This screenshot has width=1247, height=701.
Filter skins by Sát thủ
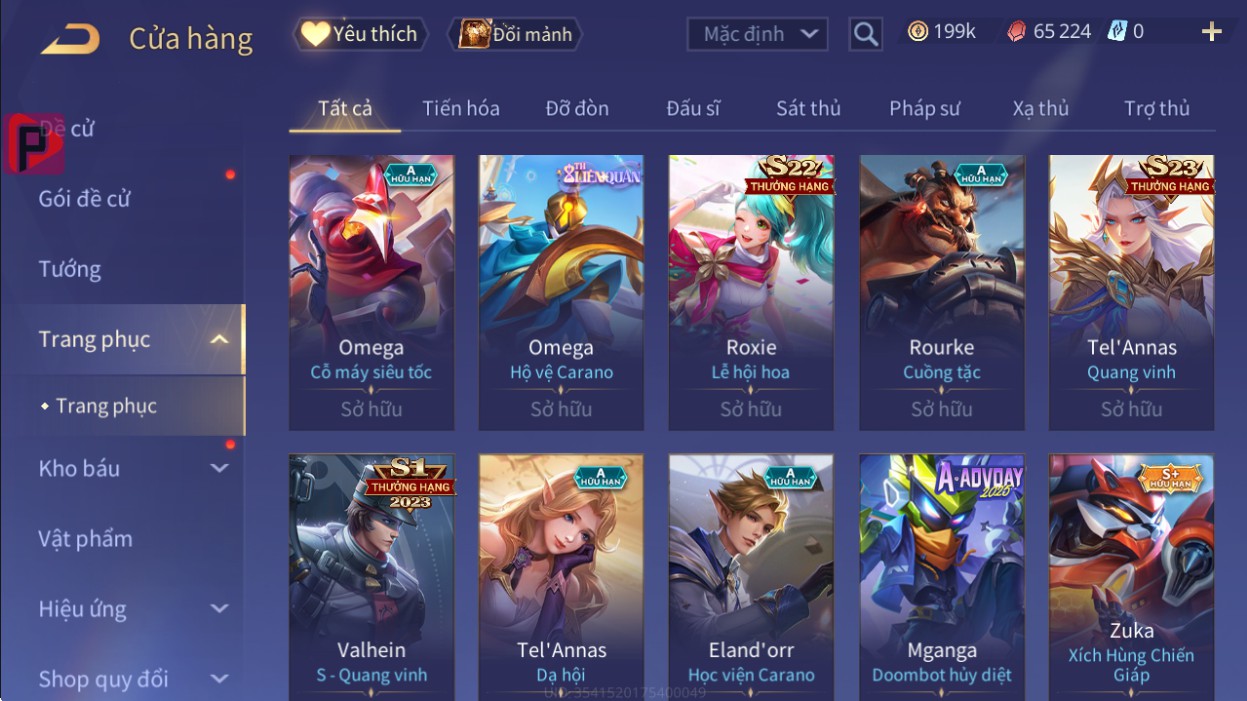click(808, 108)
